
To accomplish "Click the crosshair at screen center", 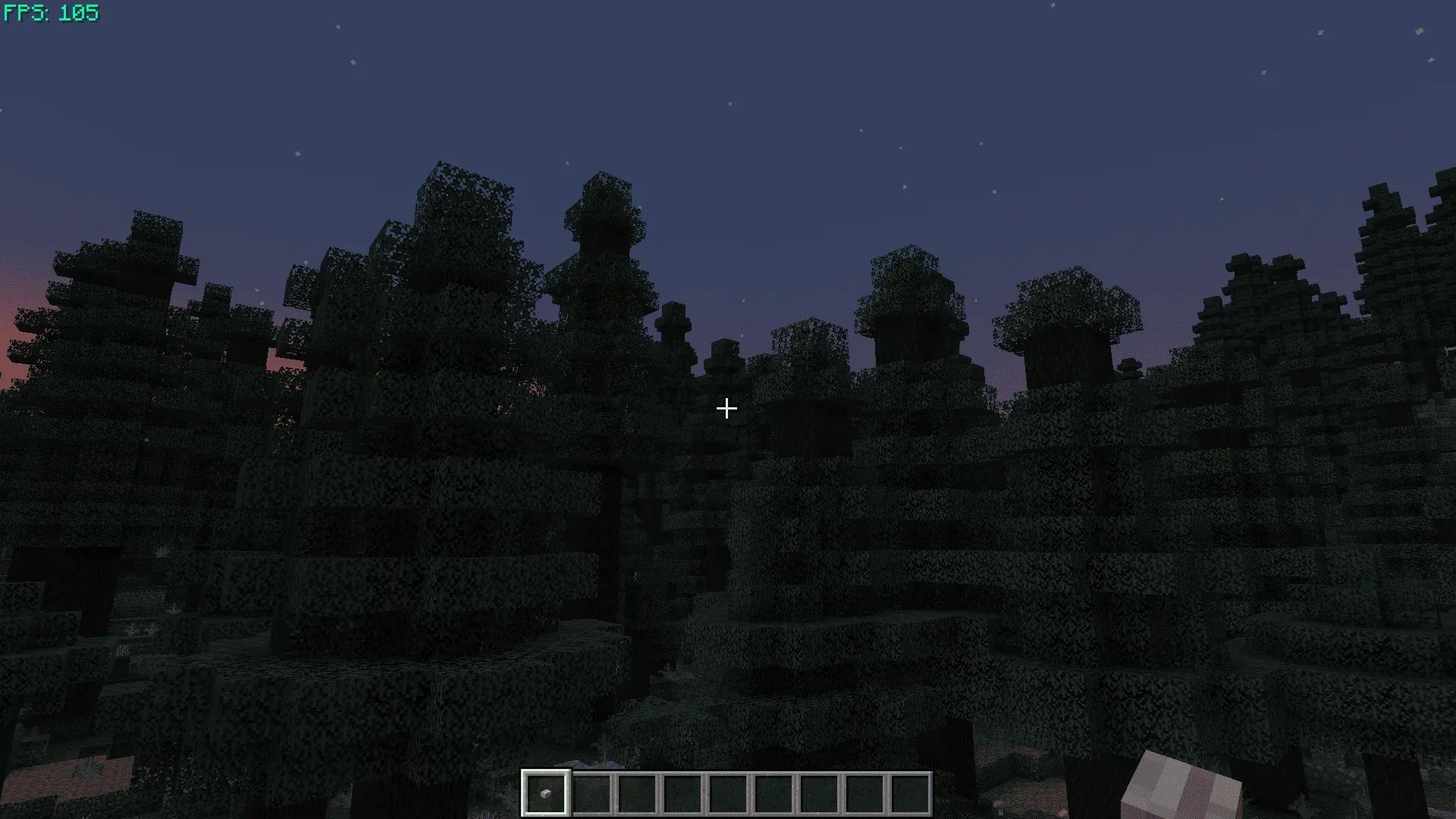I will [726, 409].
